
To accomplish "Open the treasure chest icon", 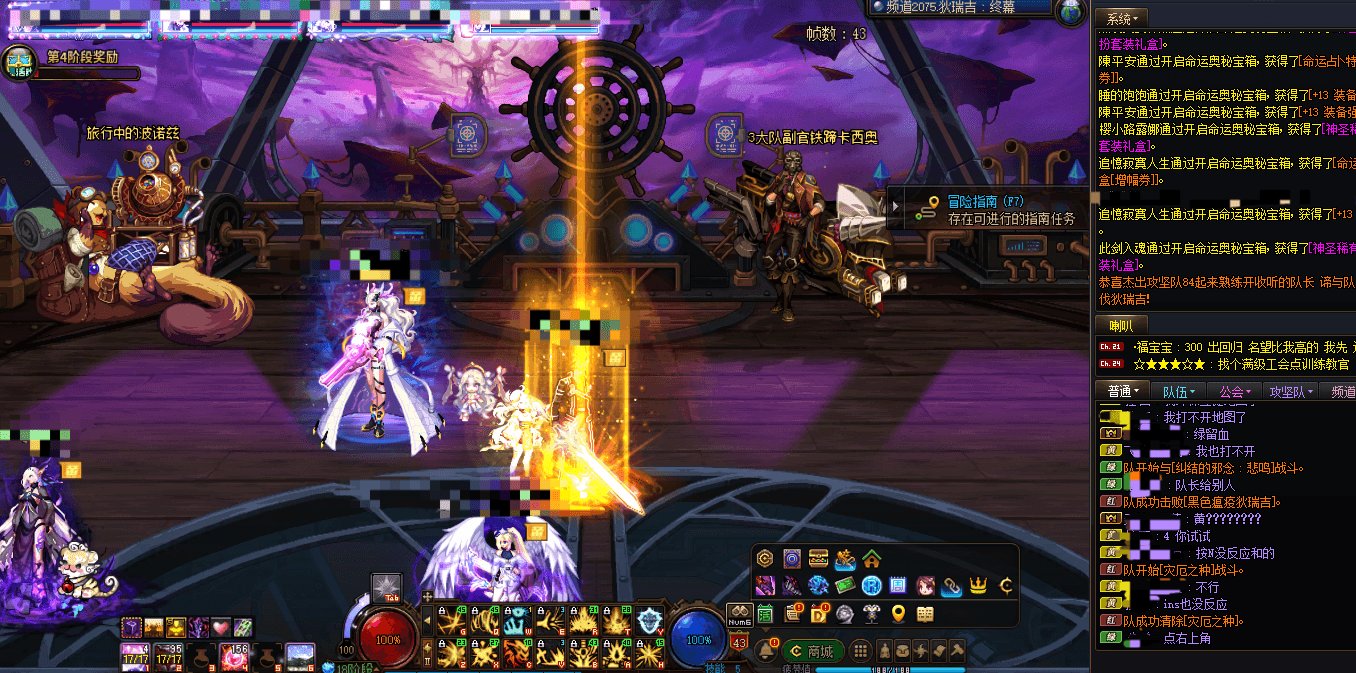I will 818,559.
